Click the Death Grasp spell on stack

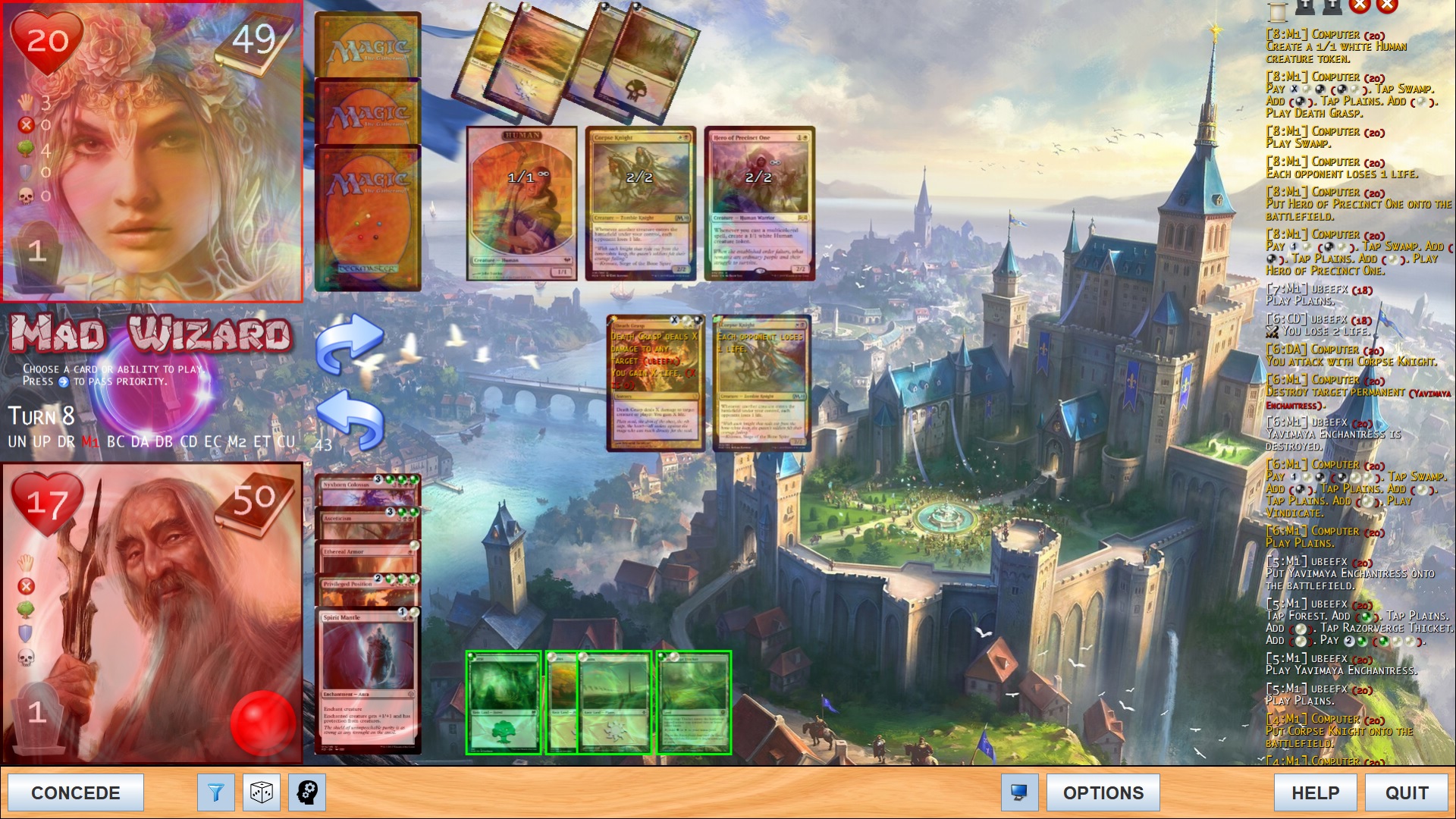(655, 383)
